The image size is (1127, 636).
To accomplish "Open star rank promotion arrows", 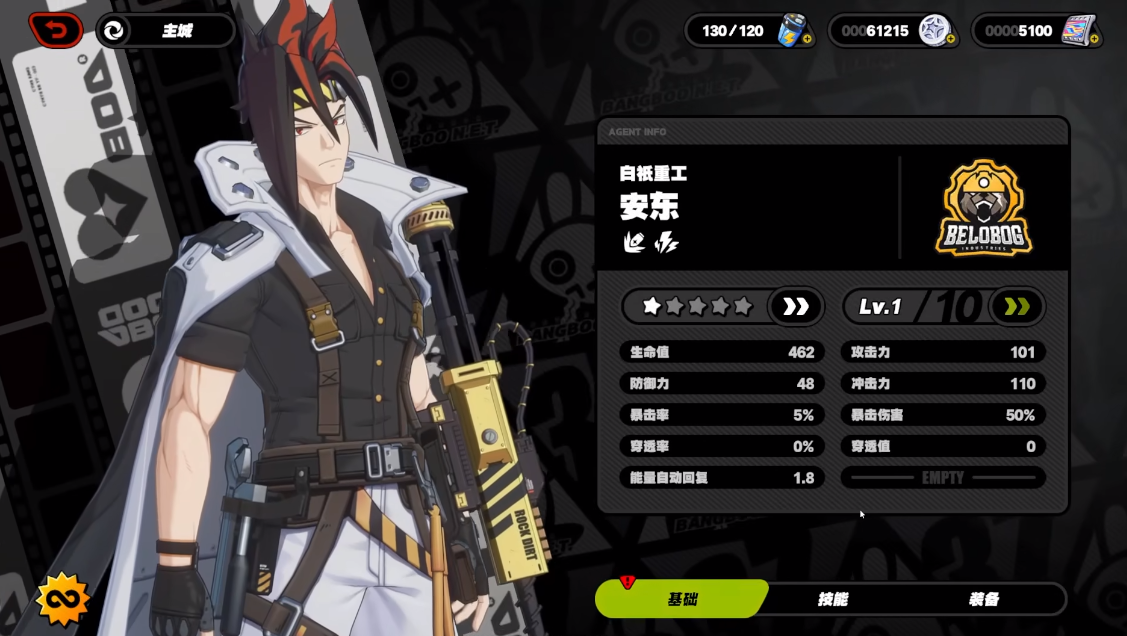I will point(796,307).
